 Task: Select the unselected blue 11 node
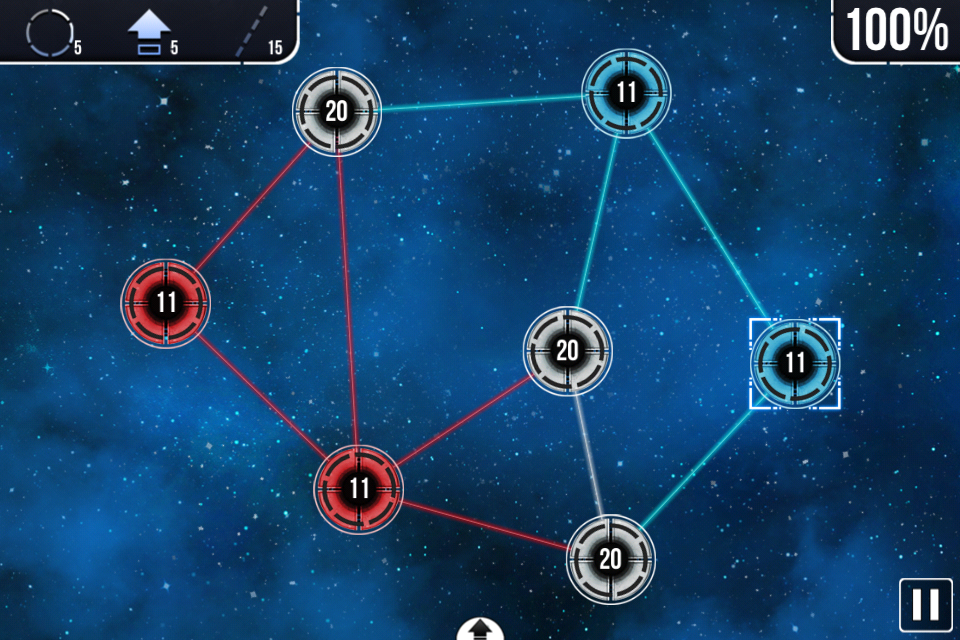(626, 94)
